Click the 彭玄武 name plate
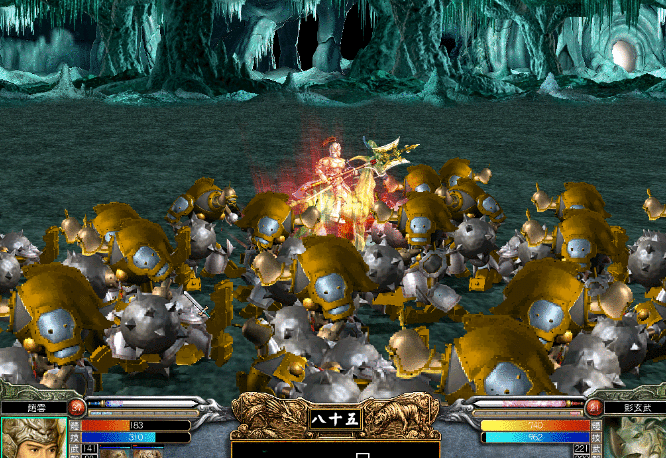Image resolution: width=666 pixels, height=458 pixels. (633, 408)
